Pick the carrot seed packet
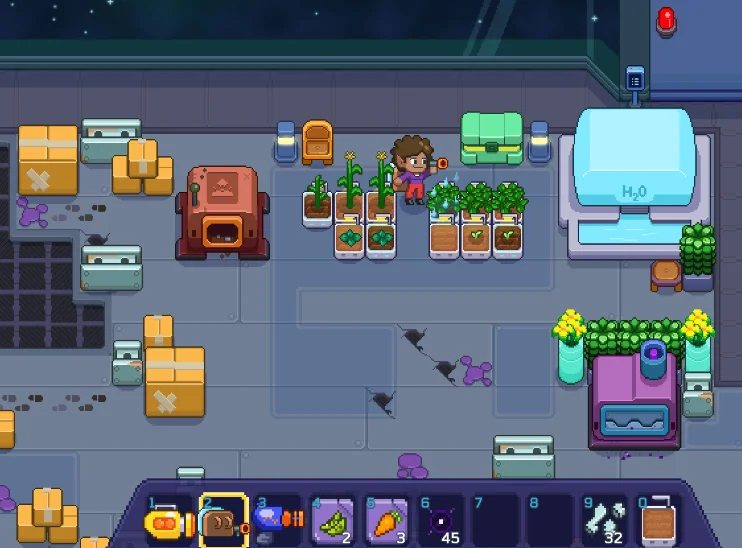This screenshot has width=742, height=548. point(385,522)
